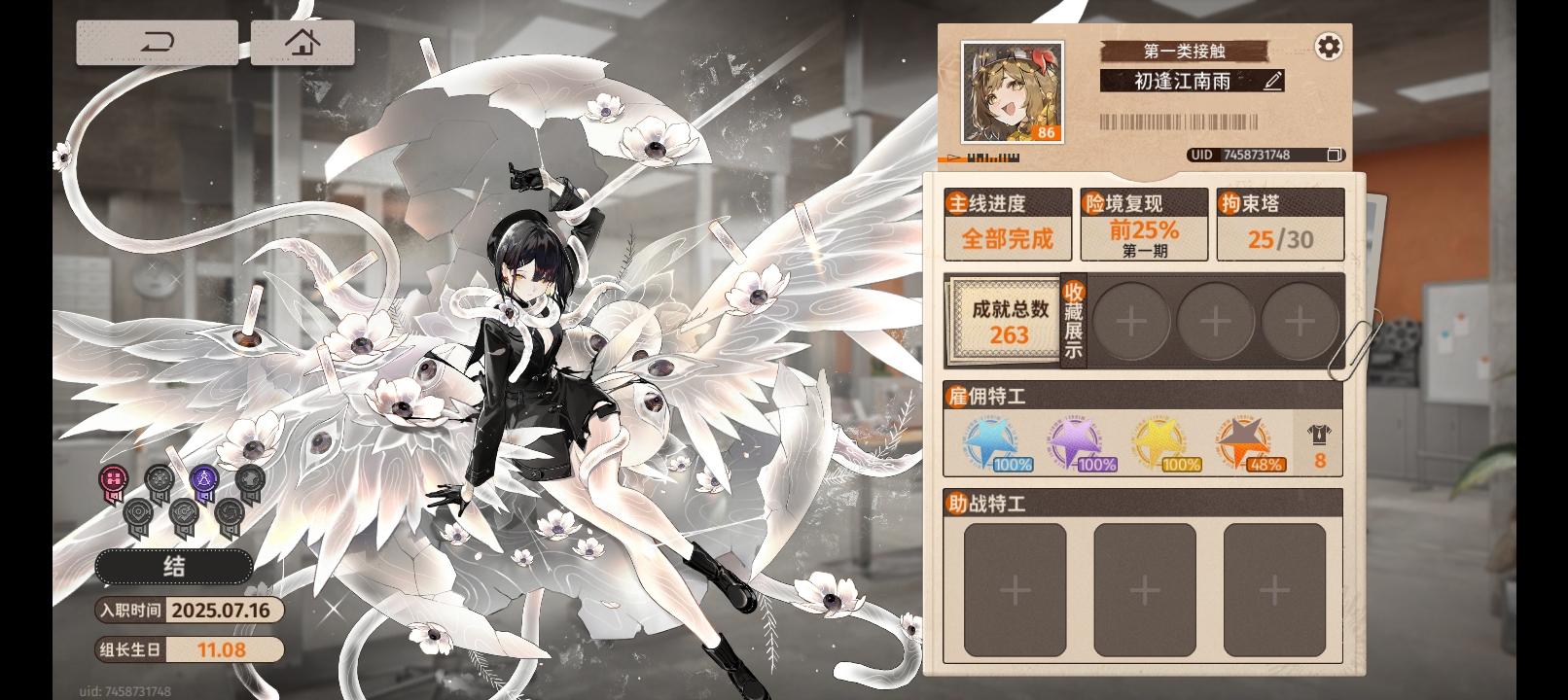
Task: Open the settings gear on the profile card
Action: click(x=1329, y=46)
